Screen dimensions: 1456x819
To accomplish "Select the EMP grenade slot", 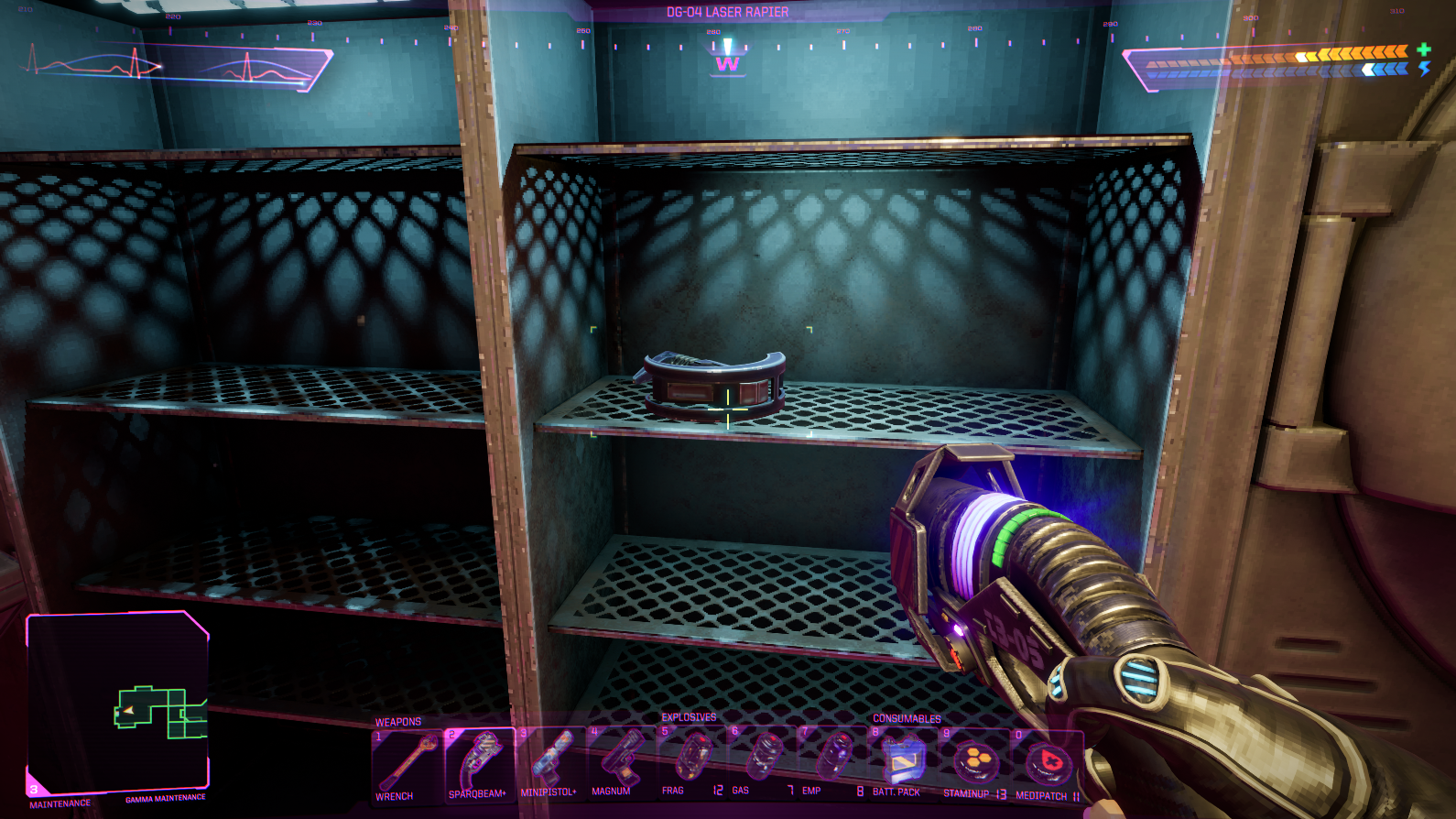I will point(831,762).
